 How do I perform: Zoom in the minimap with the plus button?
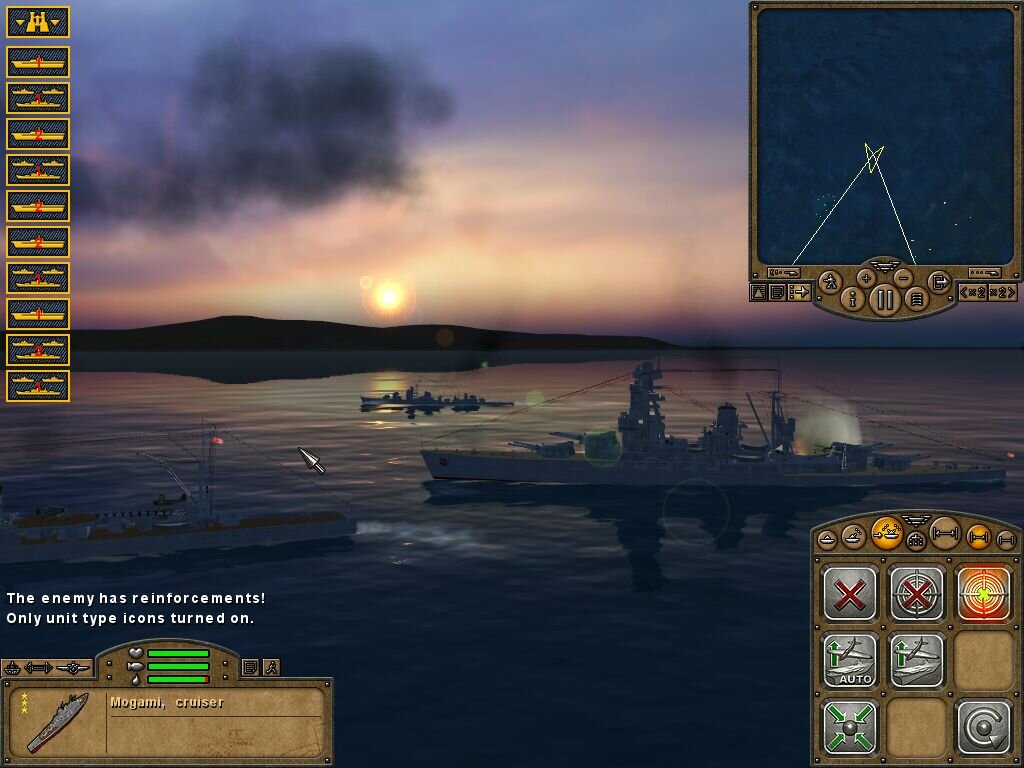tap(866, 277)
